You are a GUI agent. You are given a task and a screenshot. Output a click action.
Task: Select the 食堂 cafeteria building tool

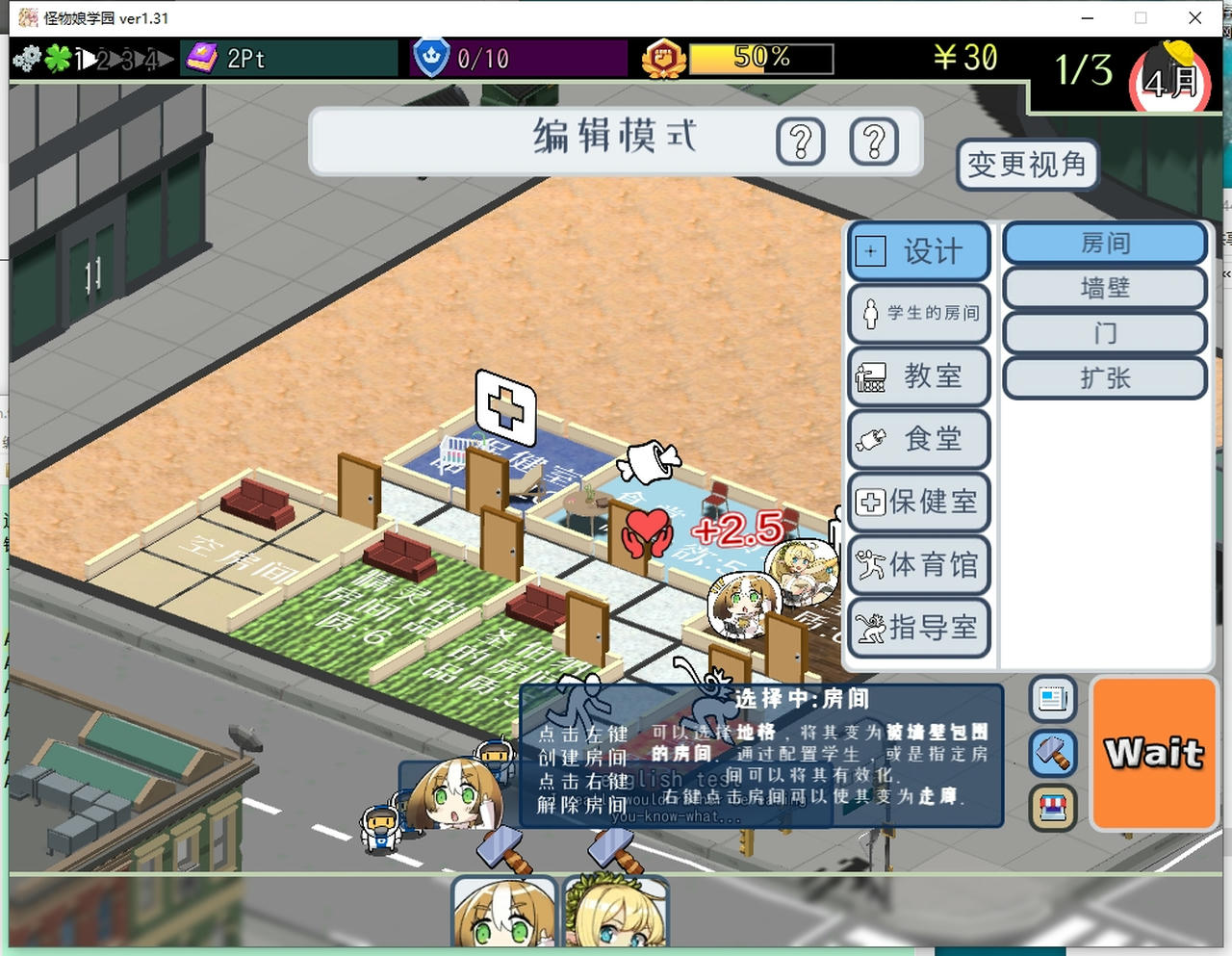point(917,440)
